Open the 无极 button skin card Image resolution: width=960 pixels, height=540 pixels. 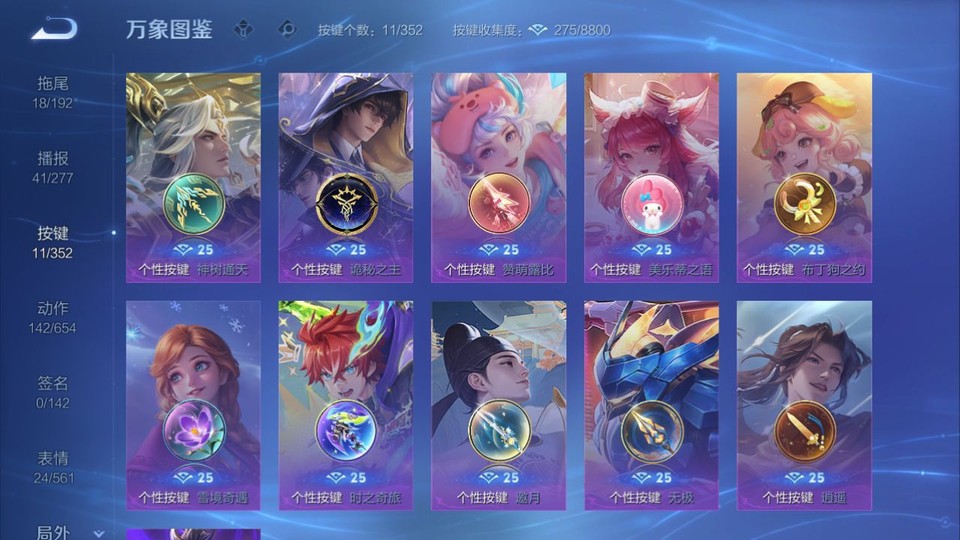pyautogui.click(x=652, y=405)
